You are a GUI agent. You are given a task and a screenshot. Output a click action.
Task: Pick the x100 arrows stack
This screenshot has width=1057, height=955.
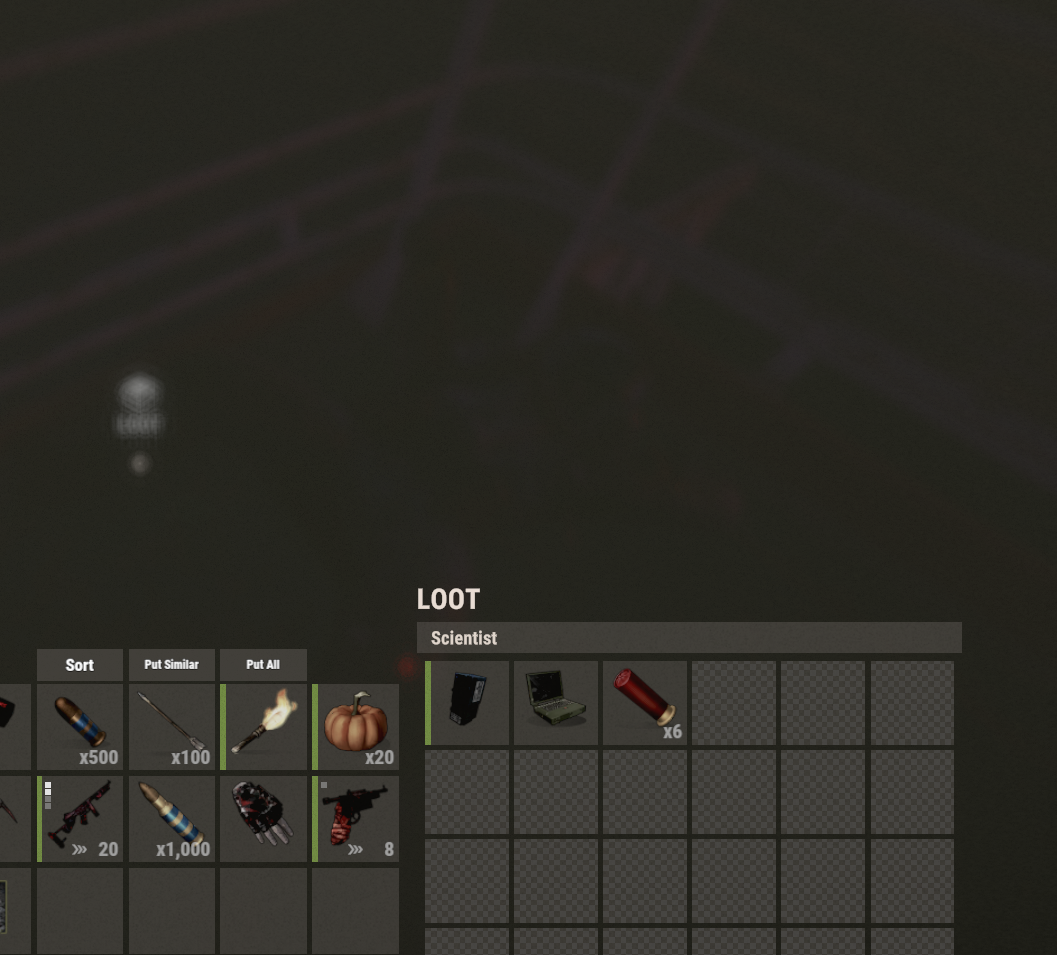pyautogui.click(x=172, y=727)
